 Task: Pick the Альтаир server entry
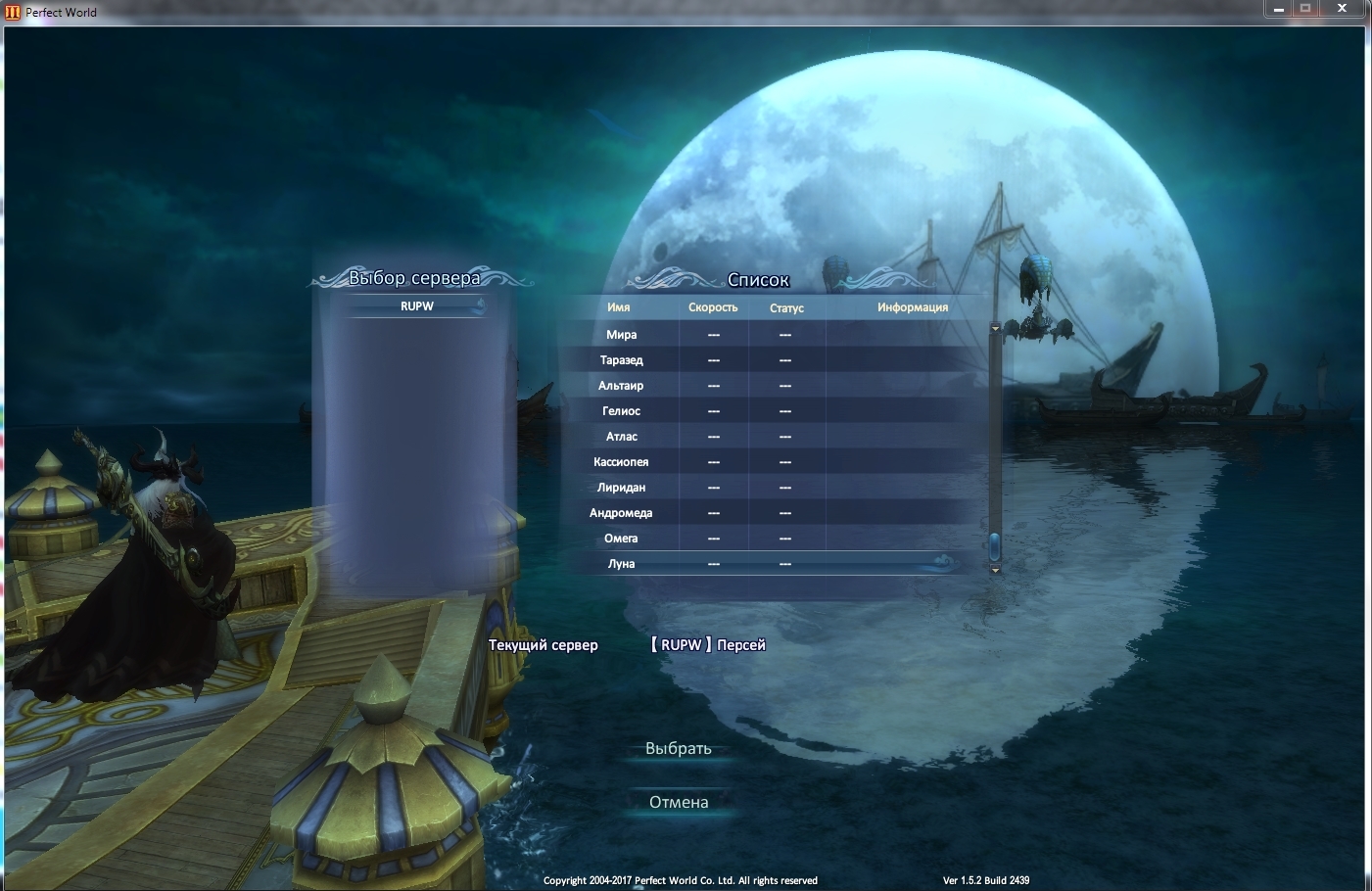coord(621,386)
